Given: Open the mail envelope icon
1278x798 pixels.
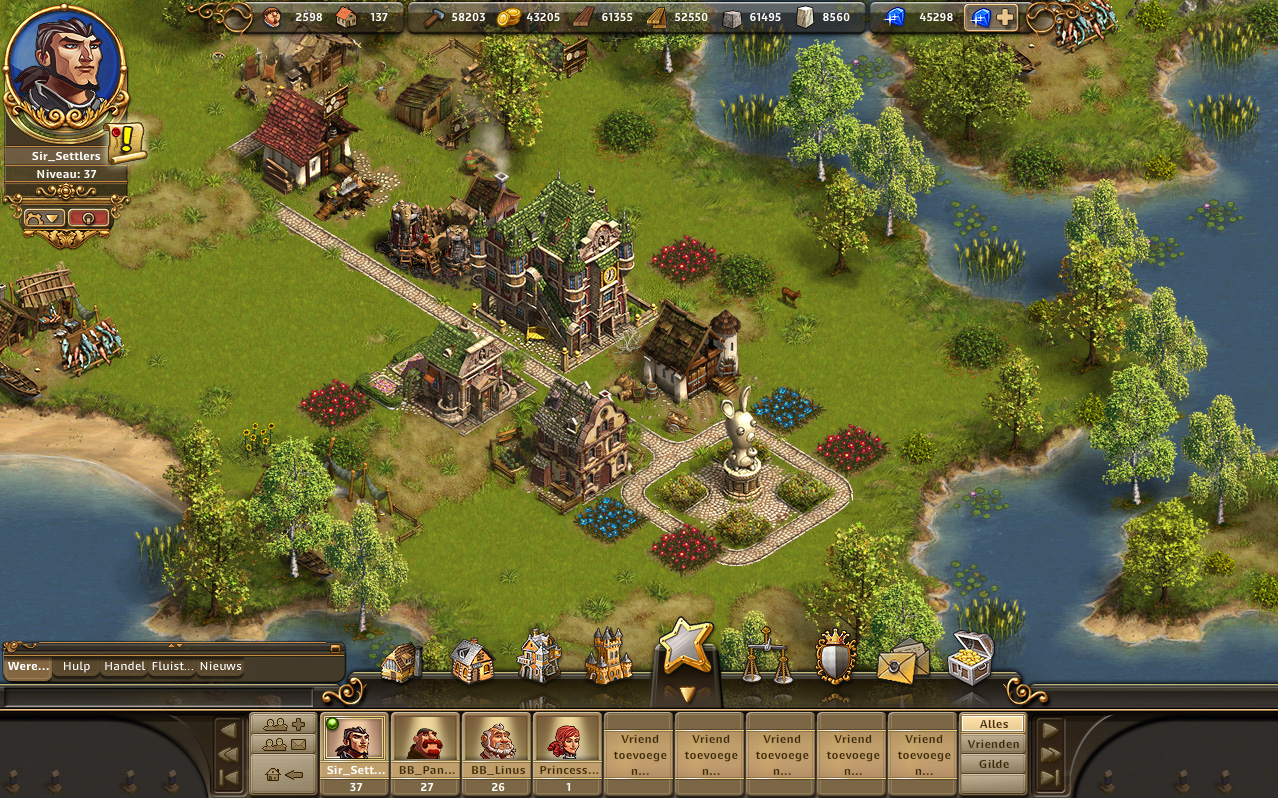Looking at the screenshot, I should pyautogui.click(x=902, y=662).
